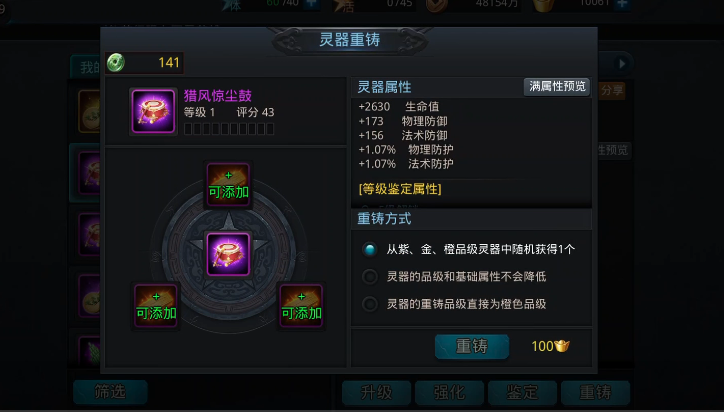This screenshot has width=724, height=412.
Task: Select the center spirit artifact slot
Action: point(228,253)
